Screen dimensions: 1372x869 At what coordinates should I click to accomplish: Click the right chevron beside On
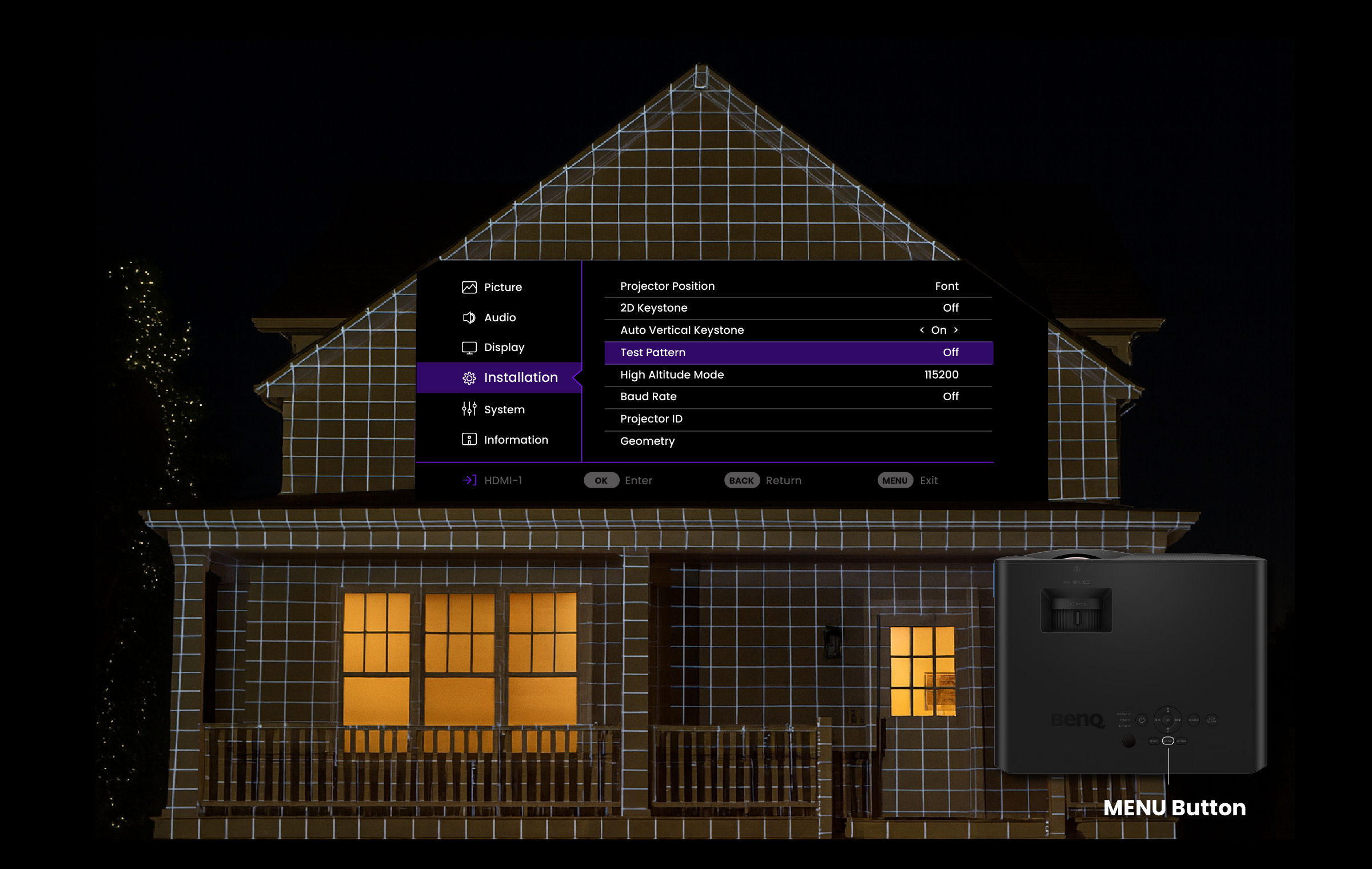[x=956, y=330]
